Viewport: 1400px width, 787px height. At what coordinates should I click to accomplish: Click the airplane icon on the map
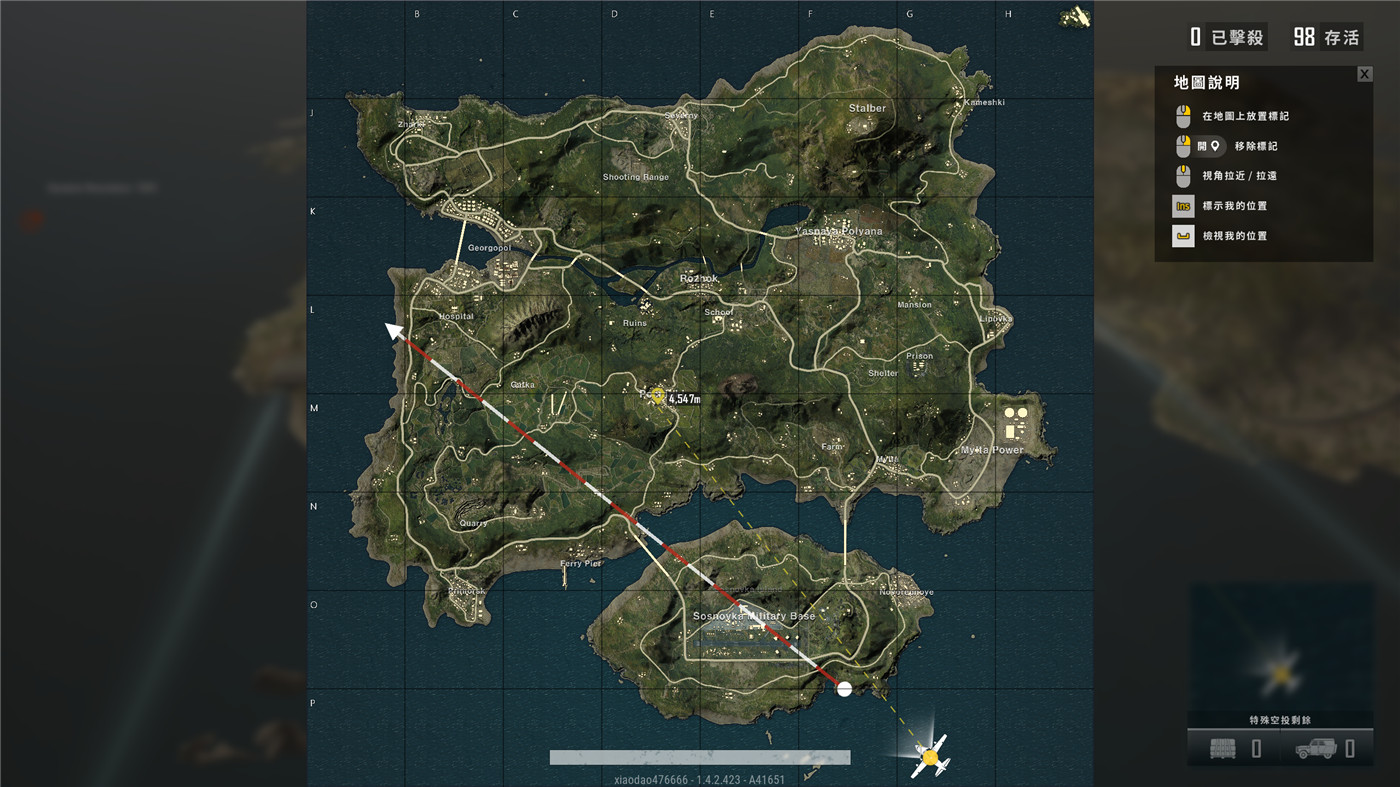[x=931, y=757]
